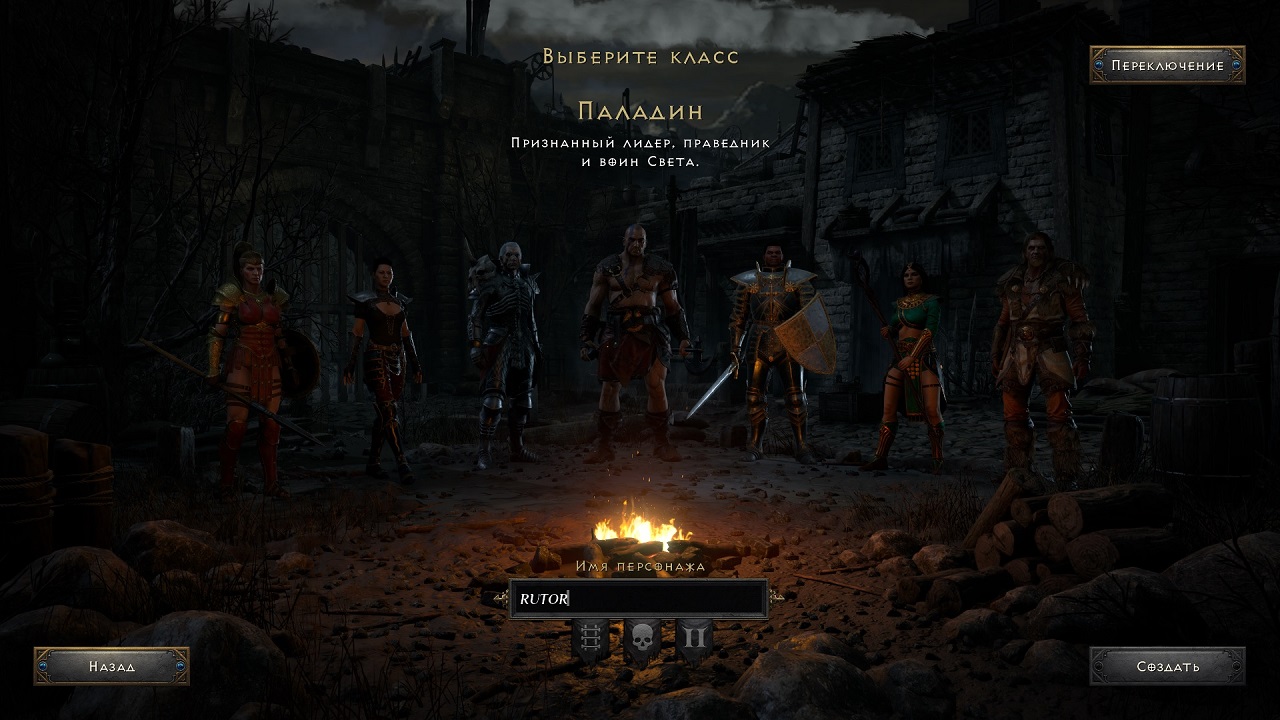
Task: Toggle the ladder icon option
Action: click(x=589, y=639)
